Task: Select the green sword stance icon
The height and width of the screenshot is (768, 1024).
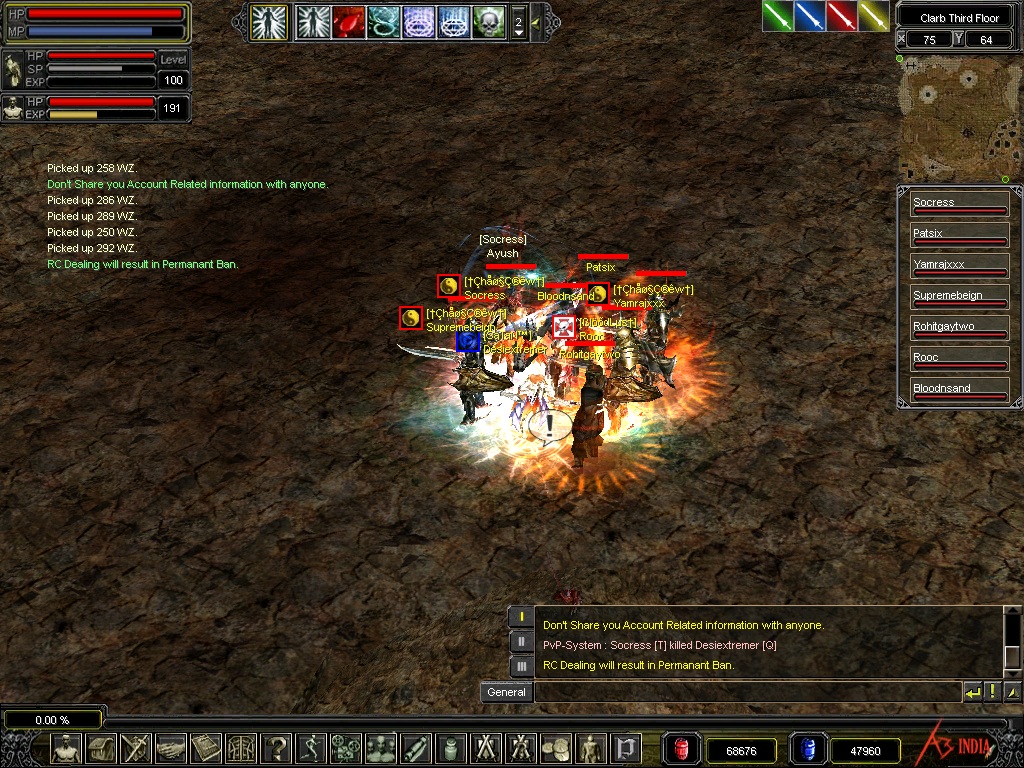Action: [x=777, y=15]
